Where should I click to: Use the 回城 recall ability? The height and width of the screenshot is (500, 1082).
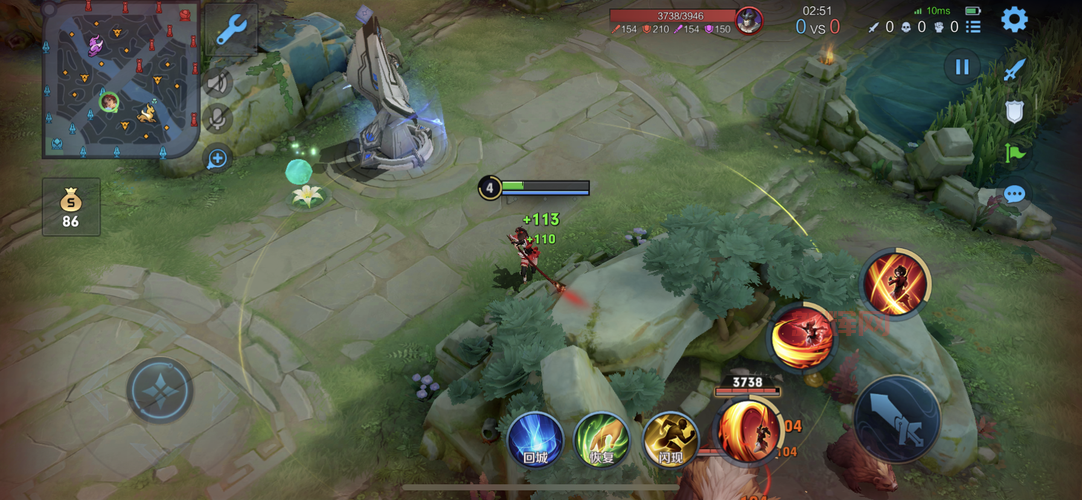535,439
